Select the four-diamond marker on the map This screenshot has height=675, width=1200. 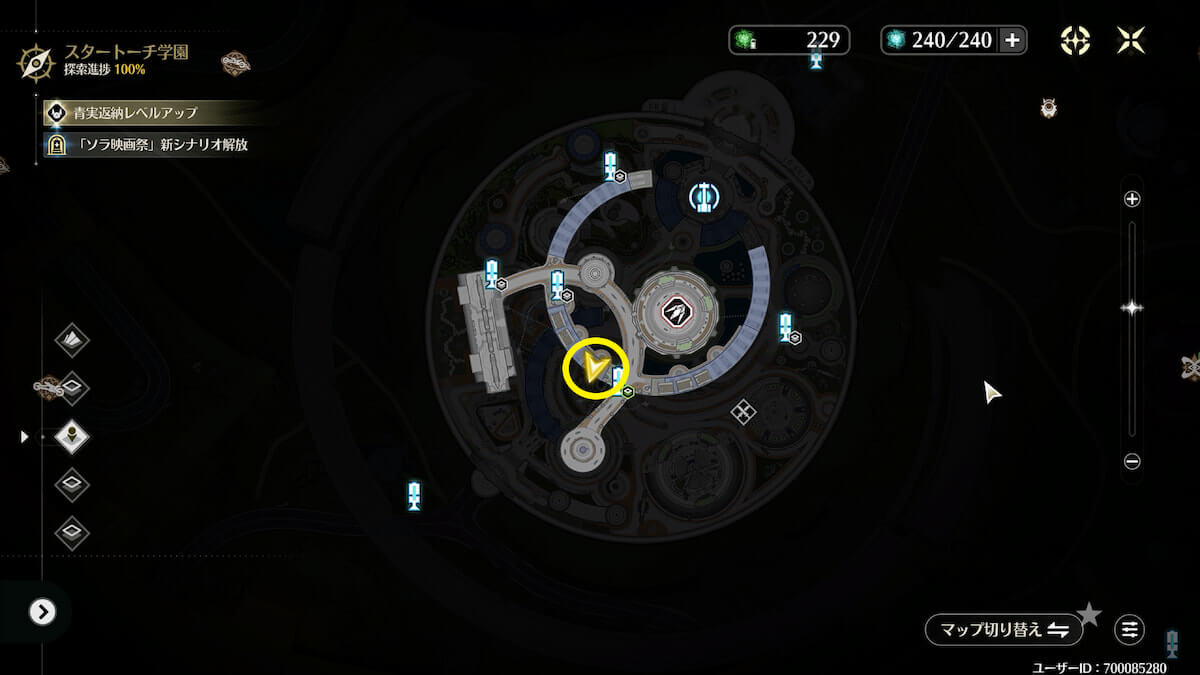pyautogui.click(x=743, y=411)
